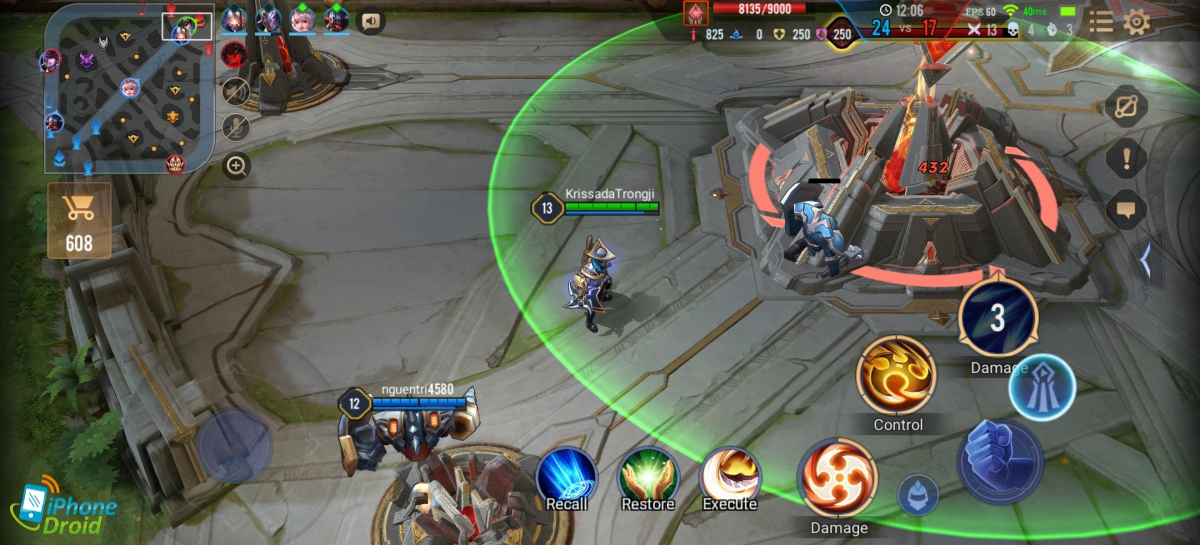Click the magnifier zoom button below the minimap
Screen dimensions: 1200x545
coord(236,167)
